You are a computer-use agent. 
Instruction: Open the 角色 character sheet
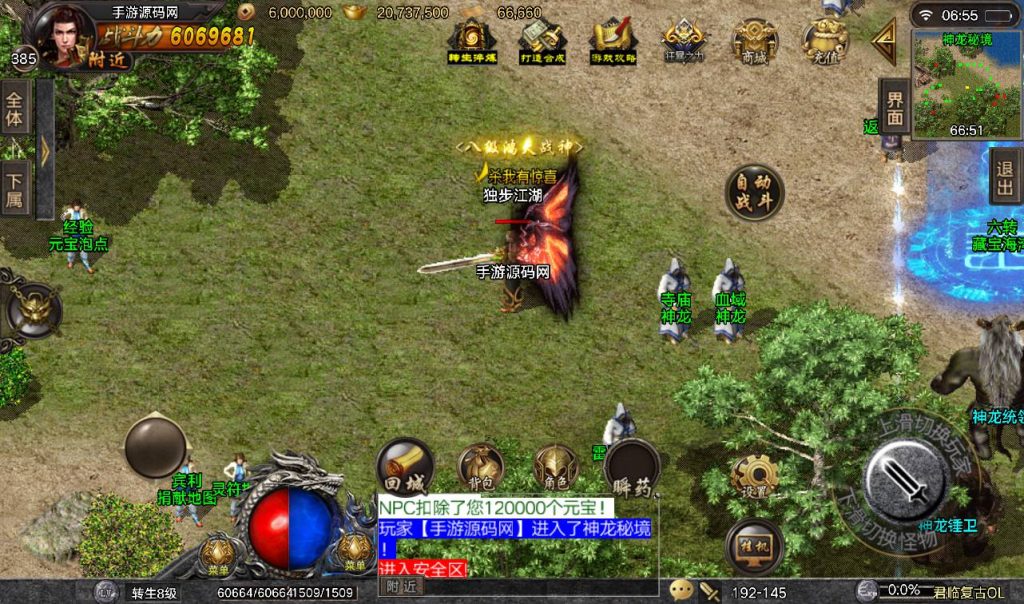pyautogui.click(x=555, y=467)
